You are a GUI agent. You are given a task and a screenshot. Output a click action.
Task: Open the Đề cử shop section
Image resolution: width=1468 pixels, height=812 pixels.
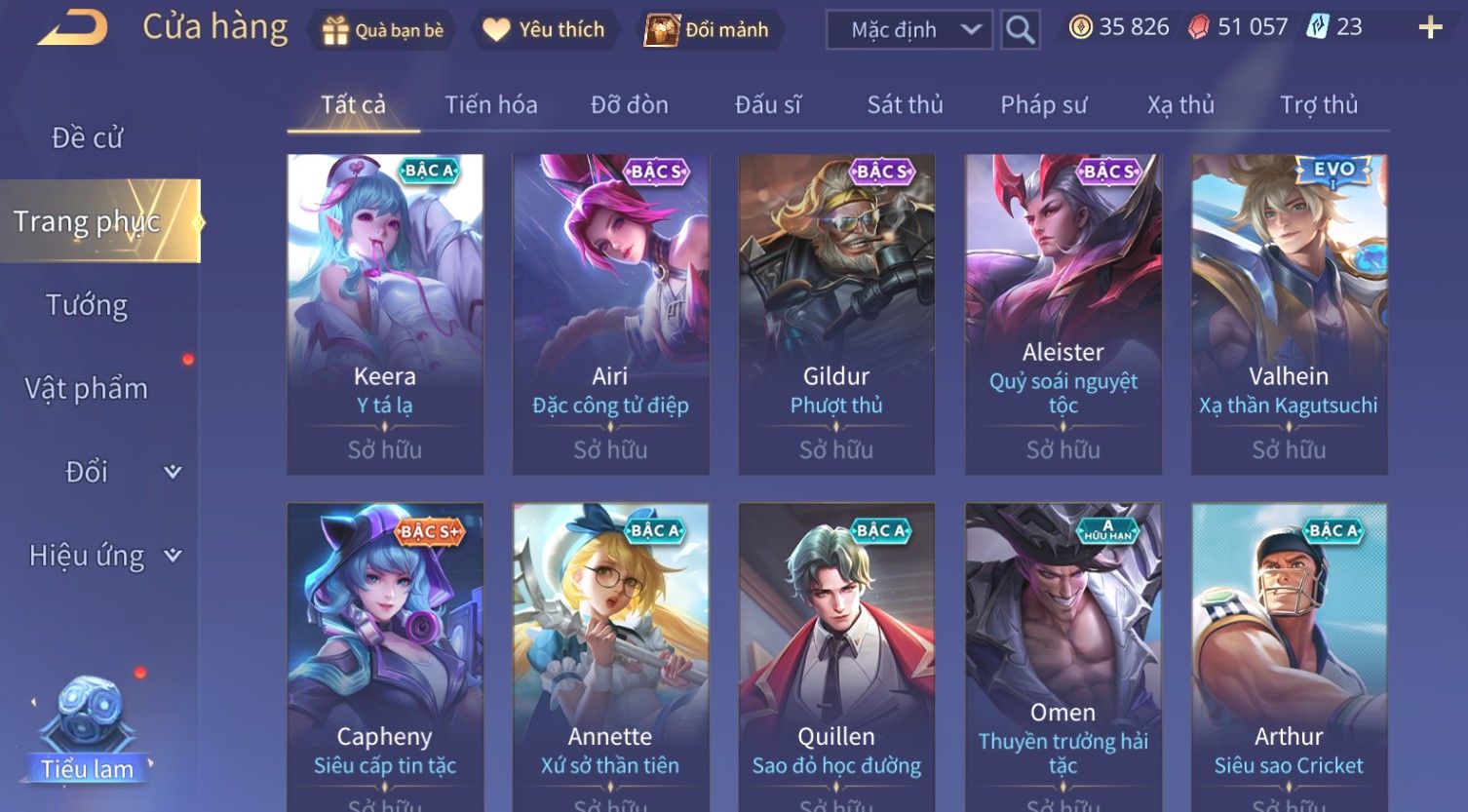88,138
